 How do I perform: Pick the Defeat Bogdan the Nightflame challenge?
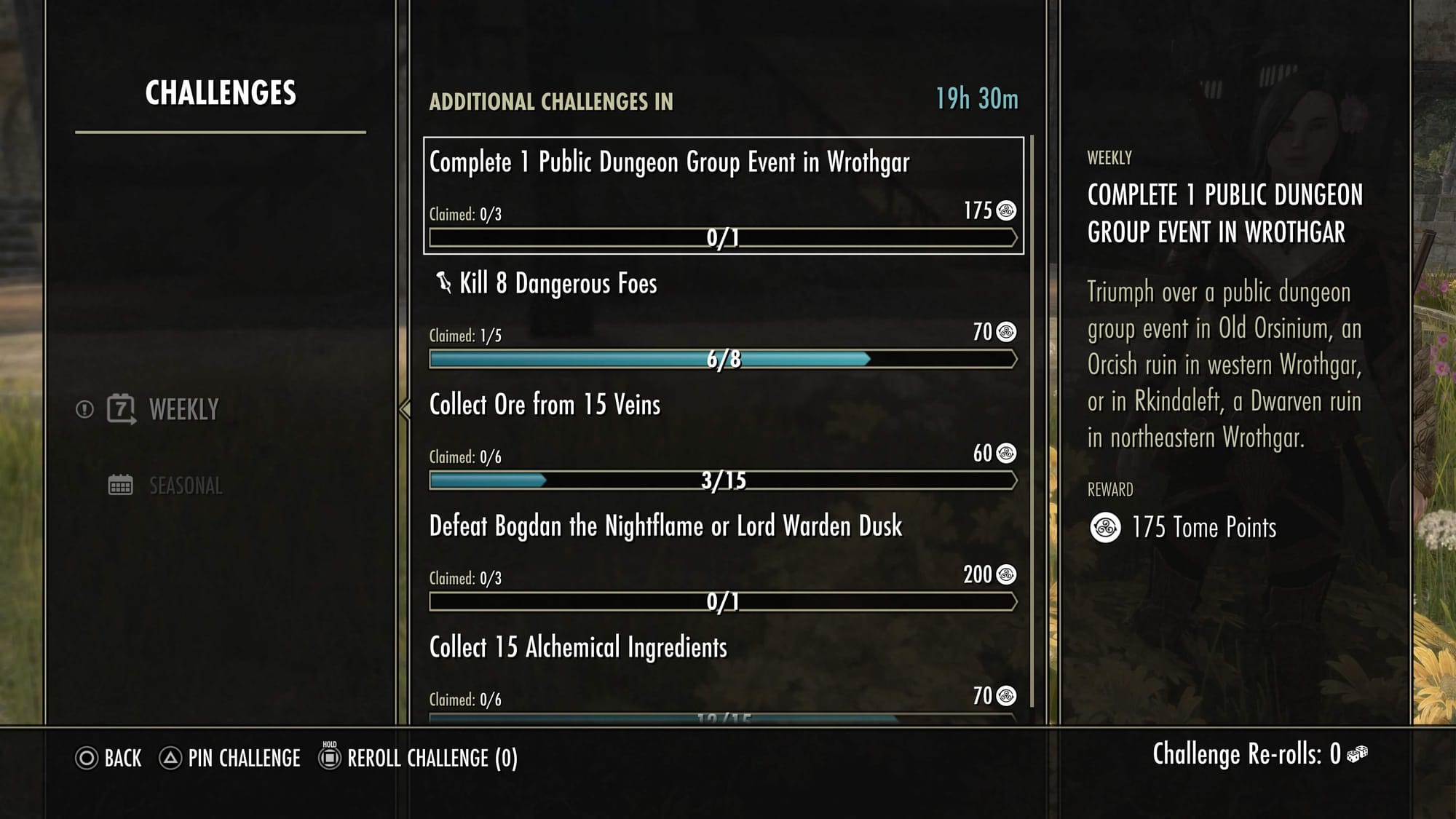pos(723,559)
